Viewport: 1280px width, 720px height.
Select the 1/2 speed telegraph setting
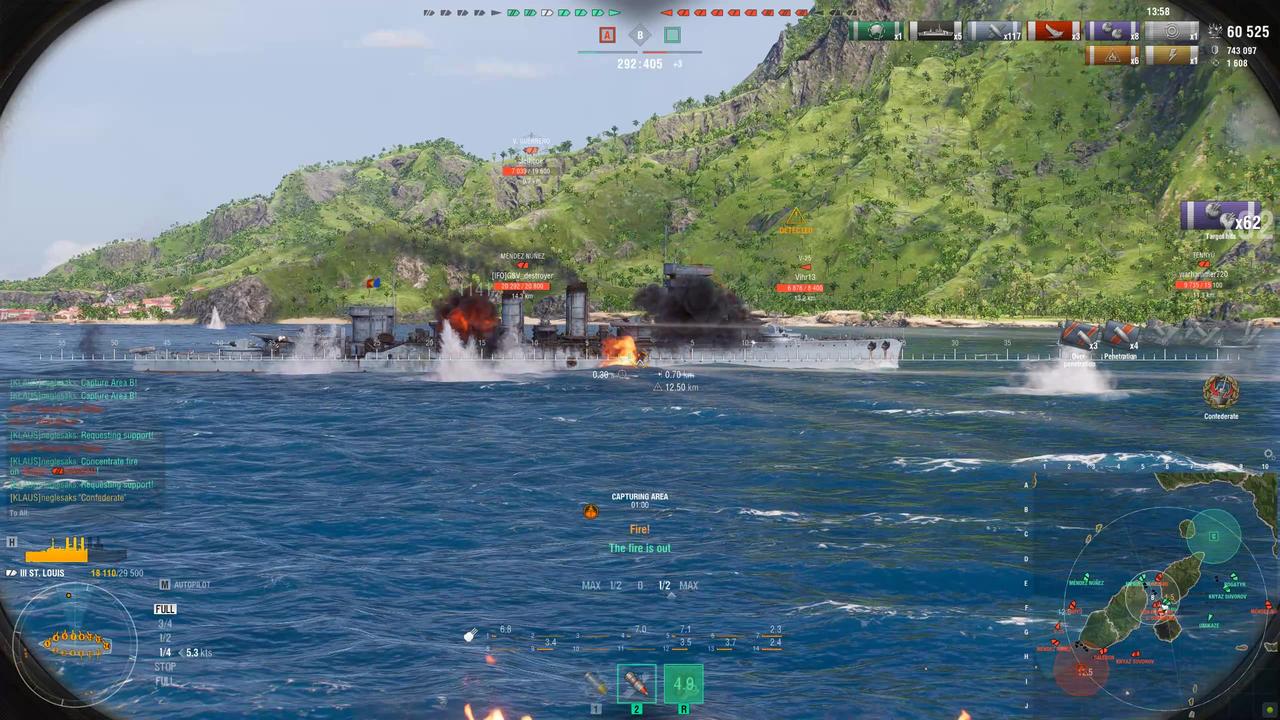[163, 637]
